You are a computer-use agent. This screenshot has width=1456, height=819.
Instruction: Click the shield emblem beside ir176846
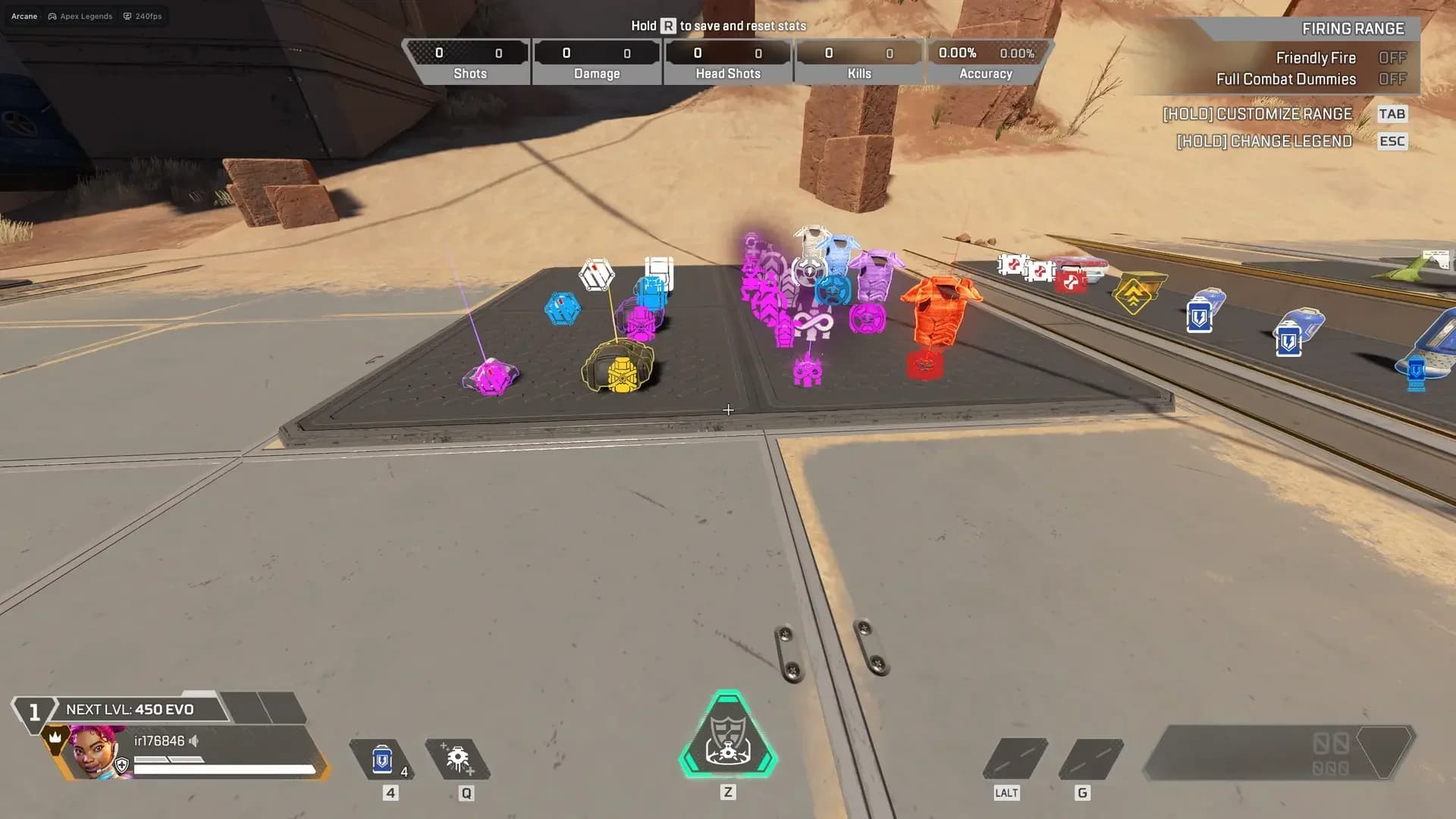[124, 764]
